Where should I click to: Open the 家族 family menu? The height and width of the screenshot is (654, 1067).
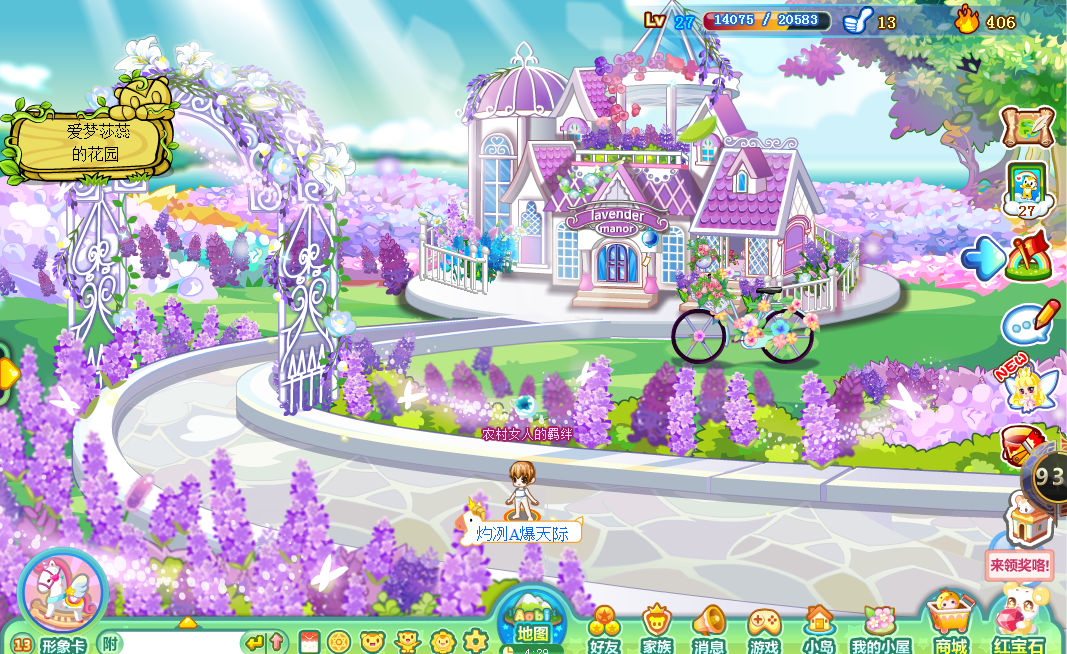[x=657, y=630]
